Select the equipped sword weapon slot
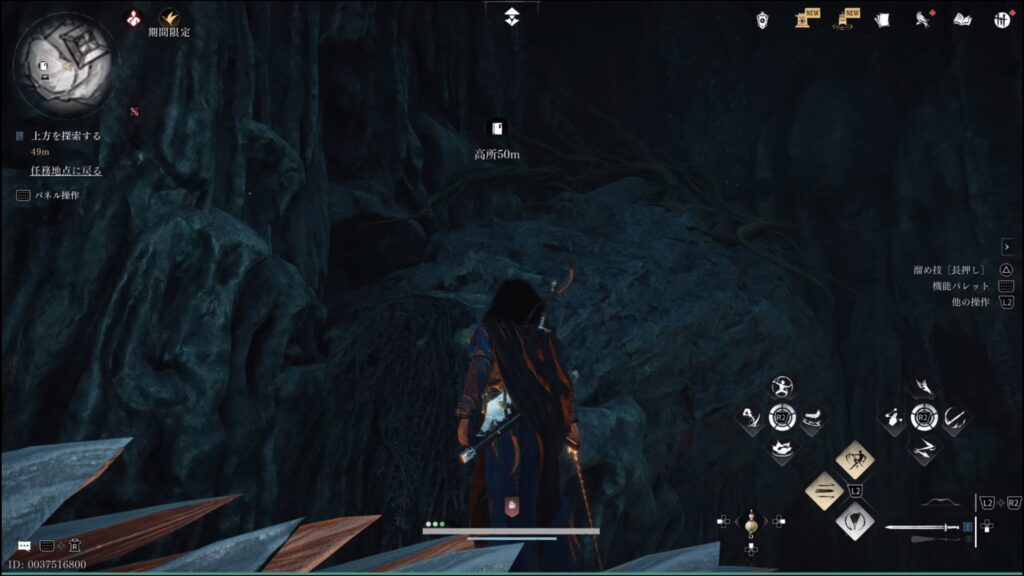Image resolution: width=1024 pixels, height=576 pixels. [922, 527]
